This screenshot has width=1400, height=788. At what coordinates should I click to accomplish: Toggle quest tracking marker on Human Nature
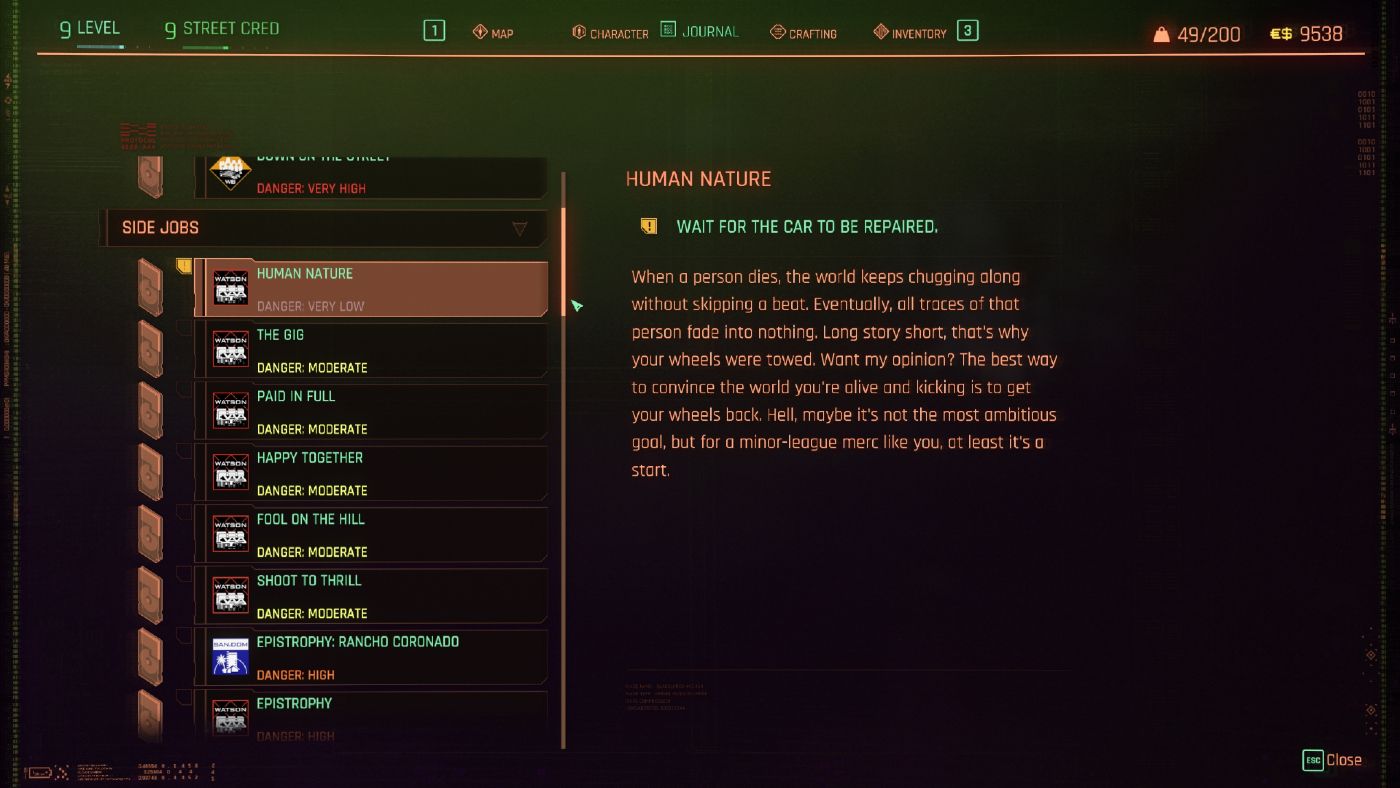point(184,263)
